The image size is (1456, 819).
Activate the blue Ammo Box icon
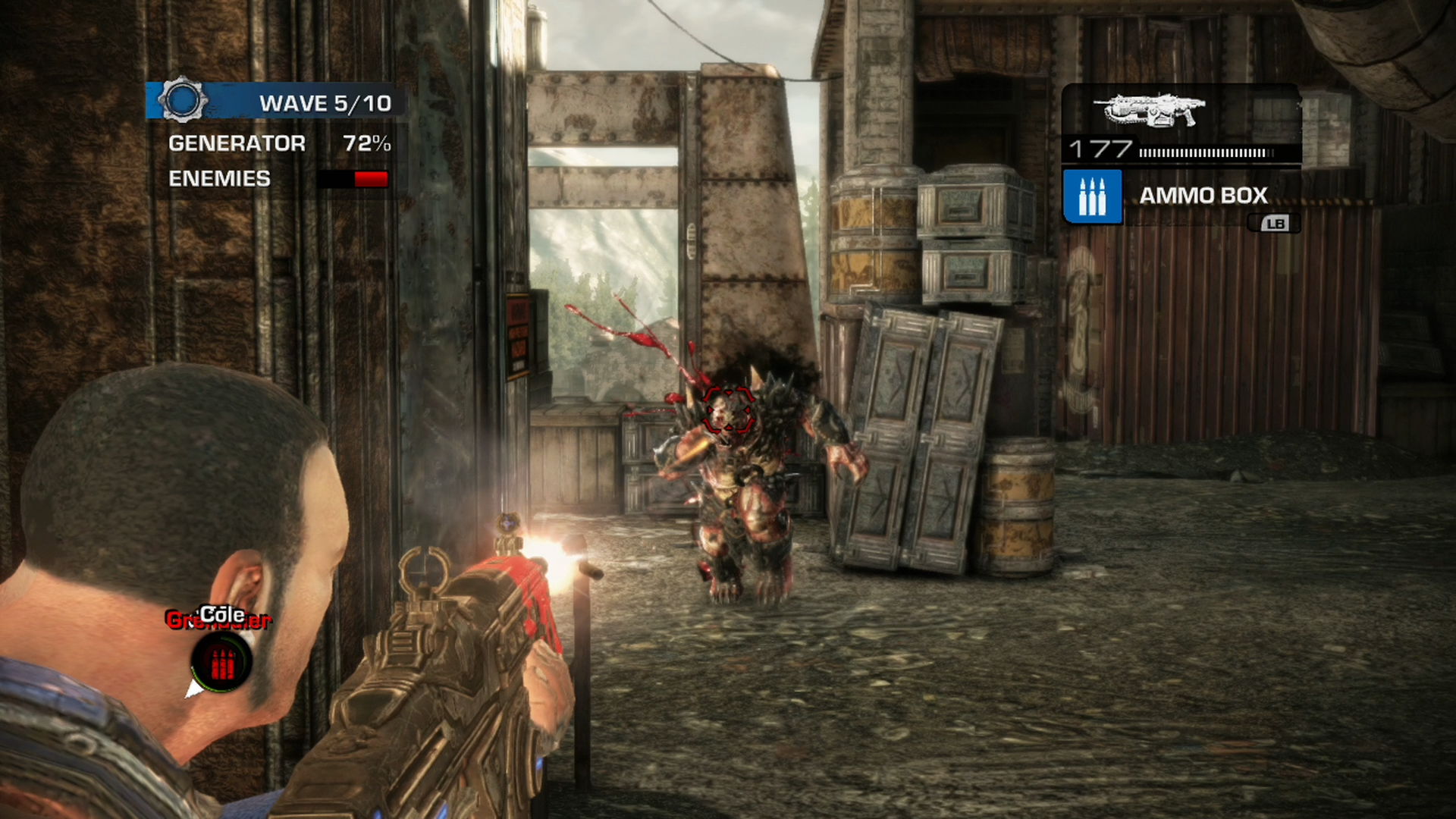coord(1092,196)
